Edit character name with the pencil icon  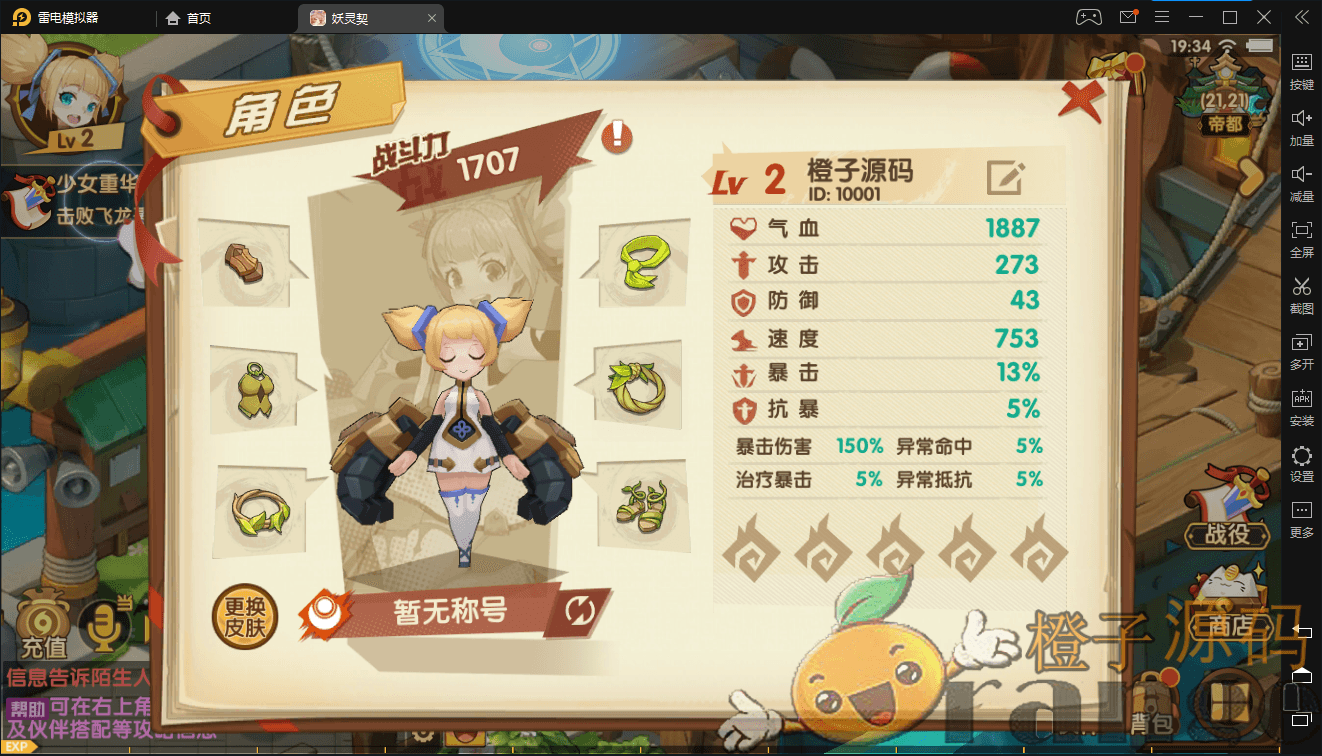tap(1006, 177)
